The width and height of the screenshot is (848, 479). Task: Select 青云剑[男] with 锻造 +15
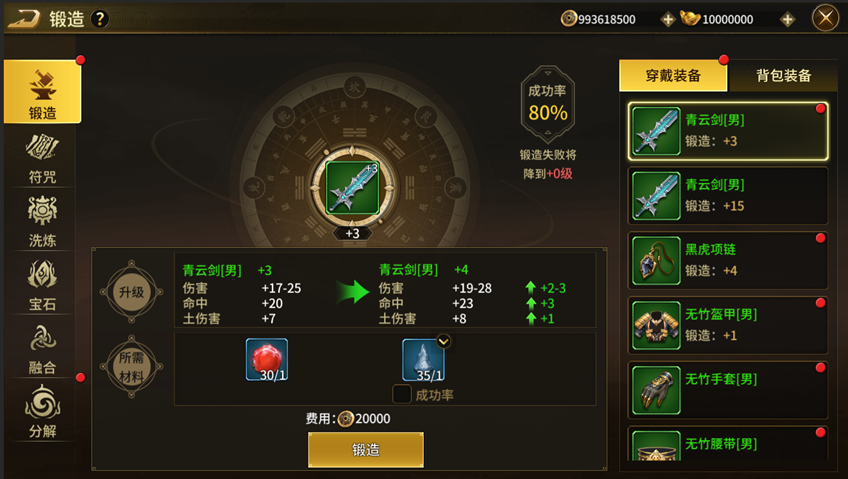[x=728, y=195]
